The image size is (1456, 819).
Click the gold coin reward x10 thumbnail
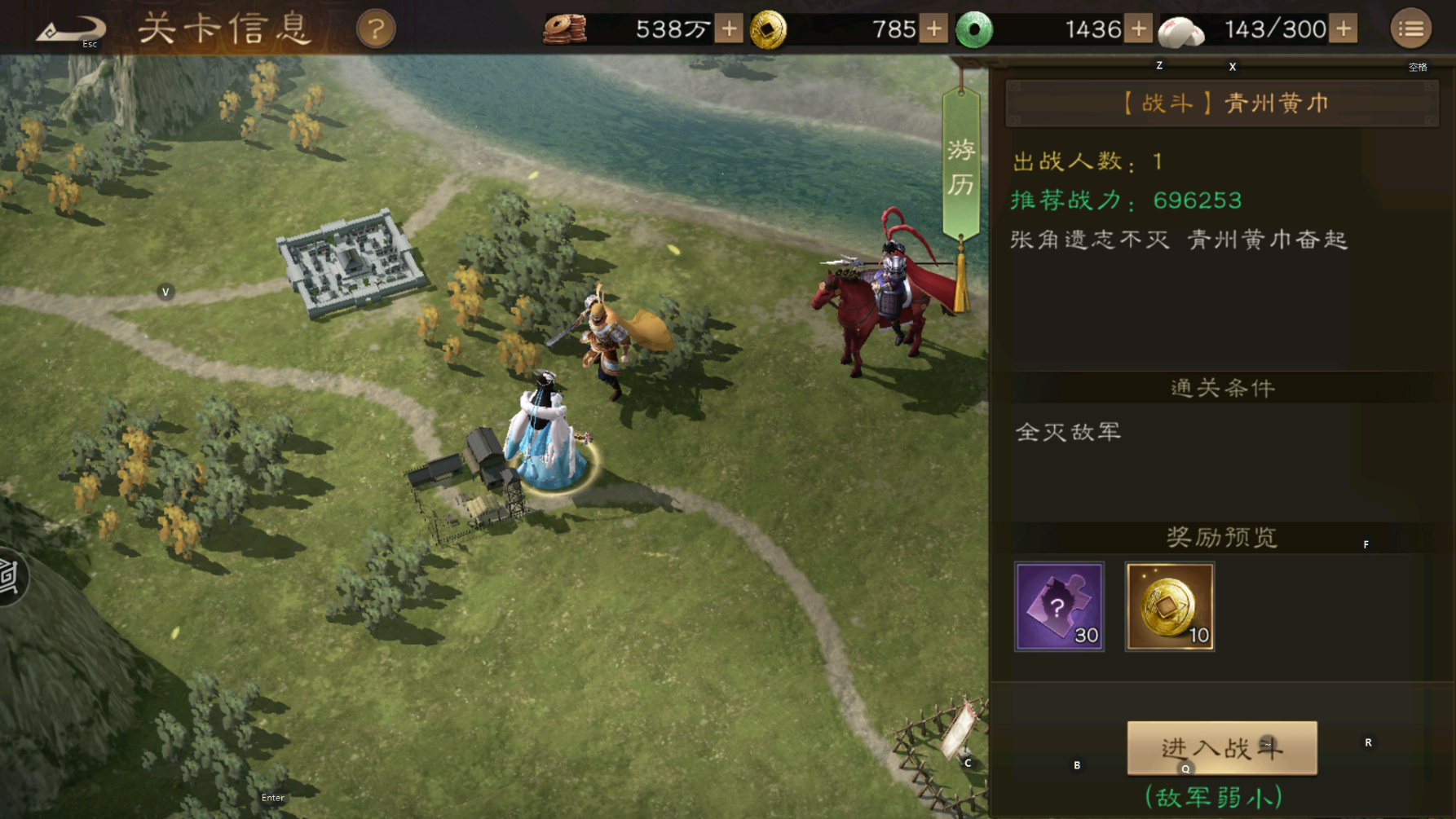[x=1171, y=605]
